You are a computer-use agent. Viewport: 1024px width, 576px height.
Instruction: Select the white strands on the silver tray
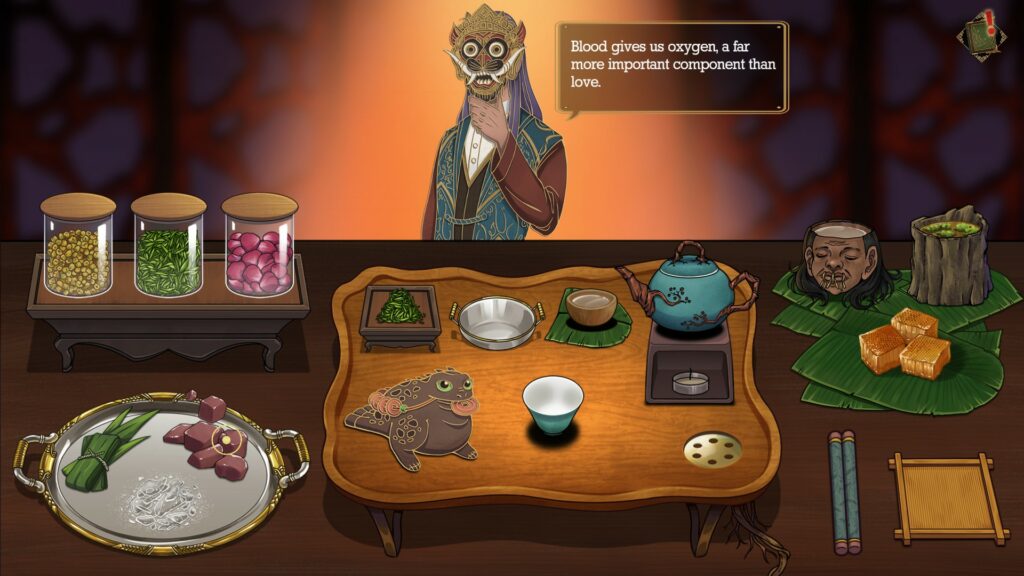coord(161,493)
